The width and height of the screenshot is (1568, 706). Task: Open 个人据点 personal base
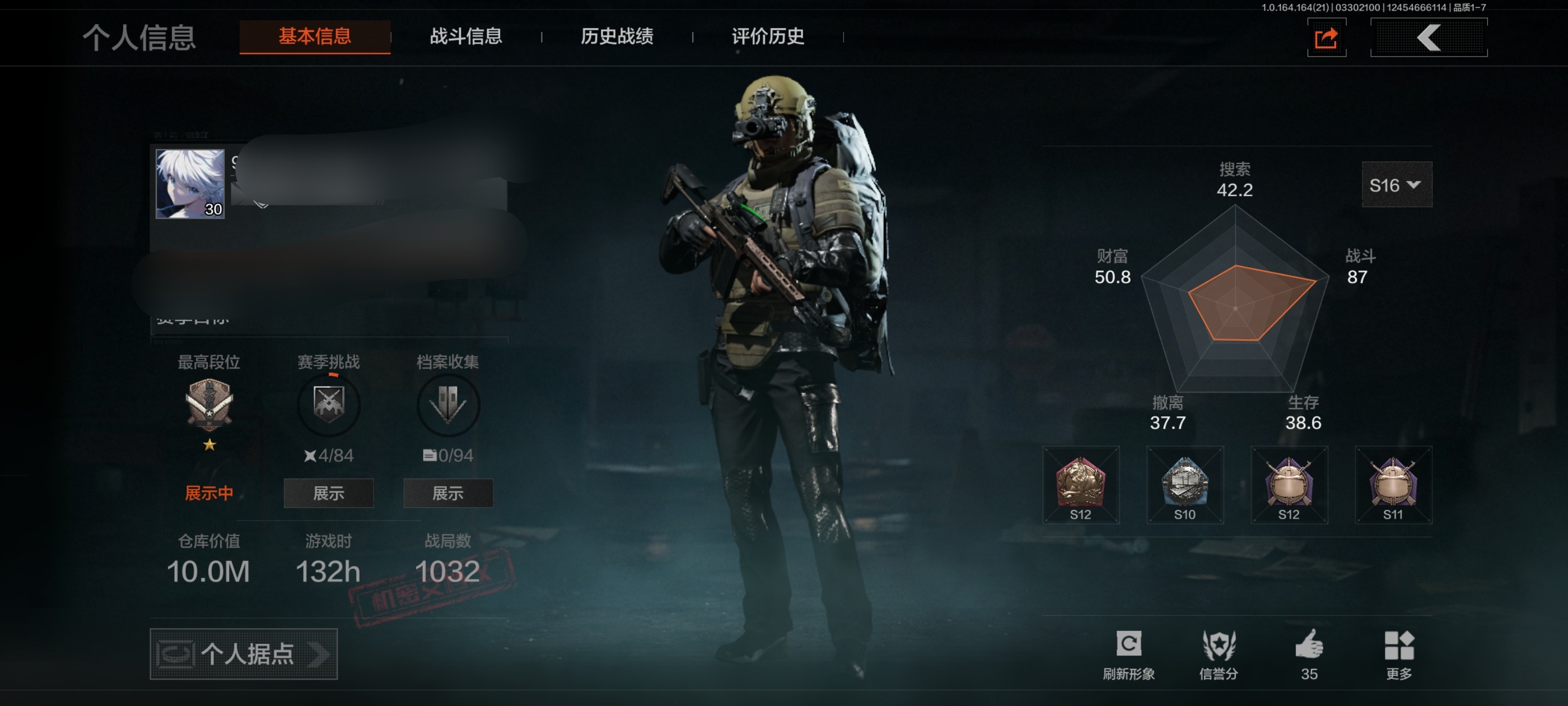(244, 654)
